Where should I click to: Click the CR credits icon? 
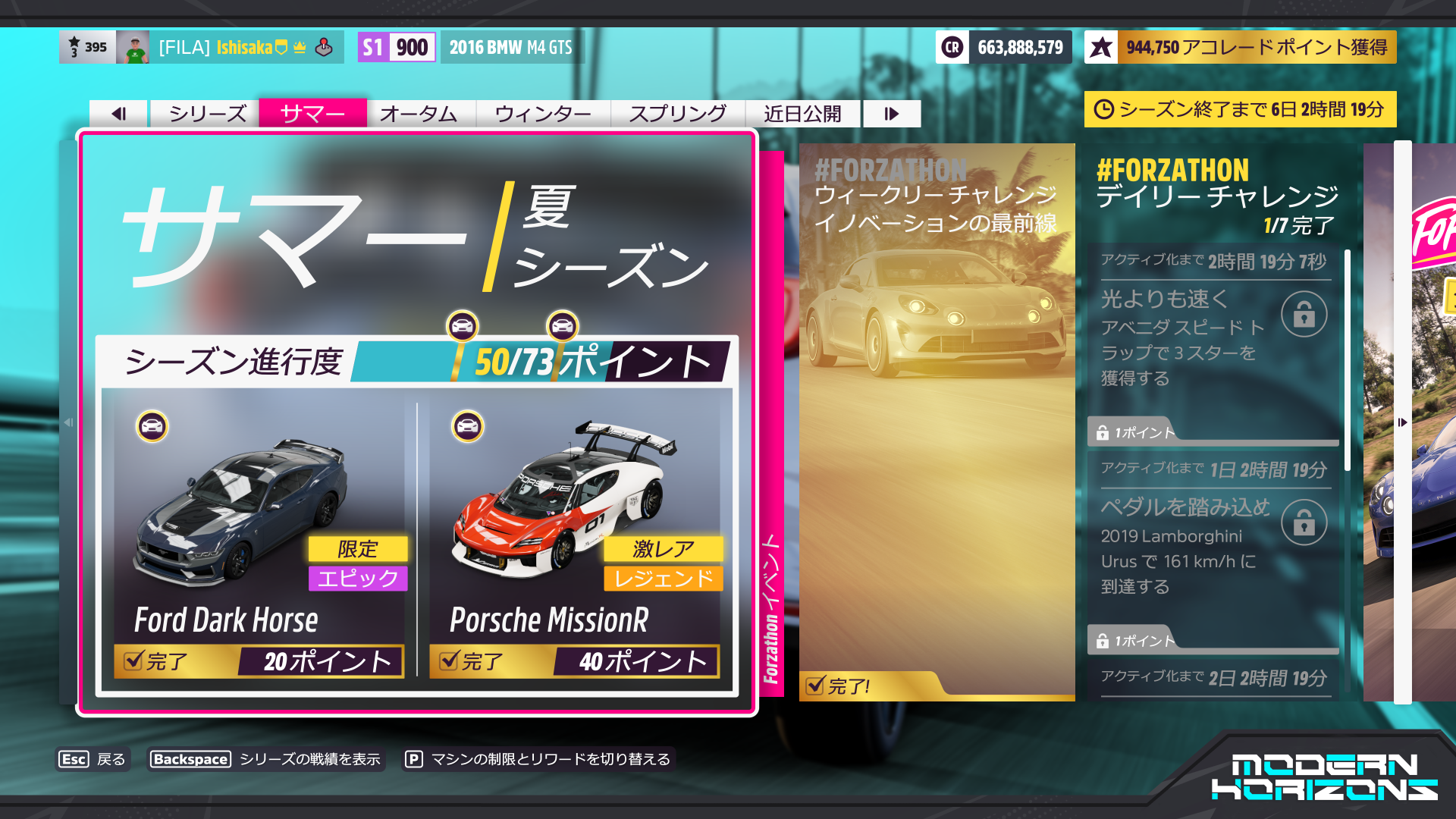coord(950,48)
